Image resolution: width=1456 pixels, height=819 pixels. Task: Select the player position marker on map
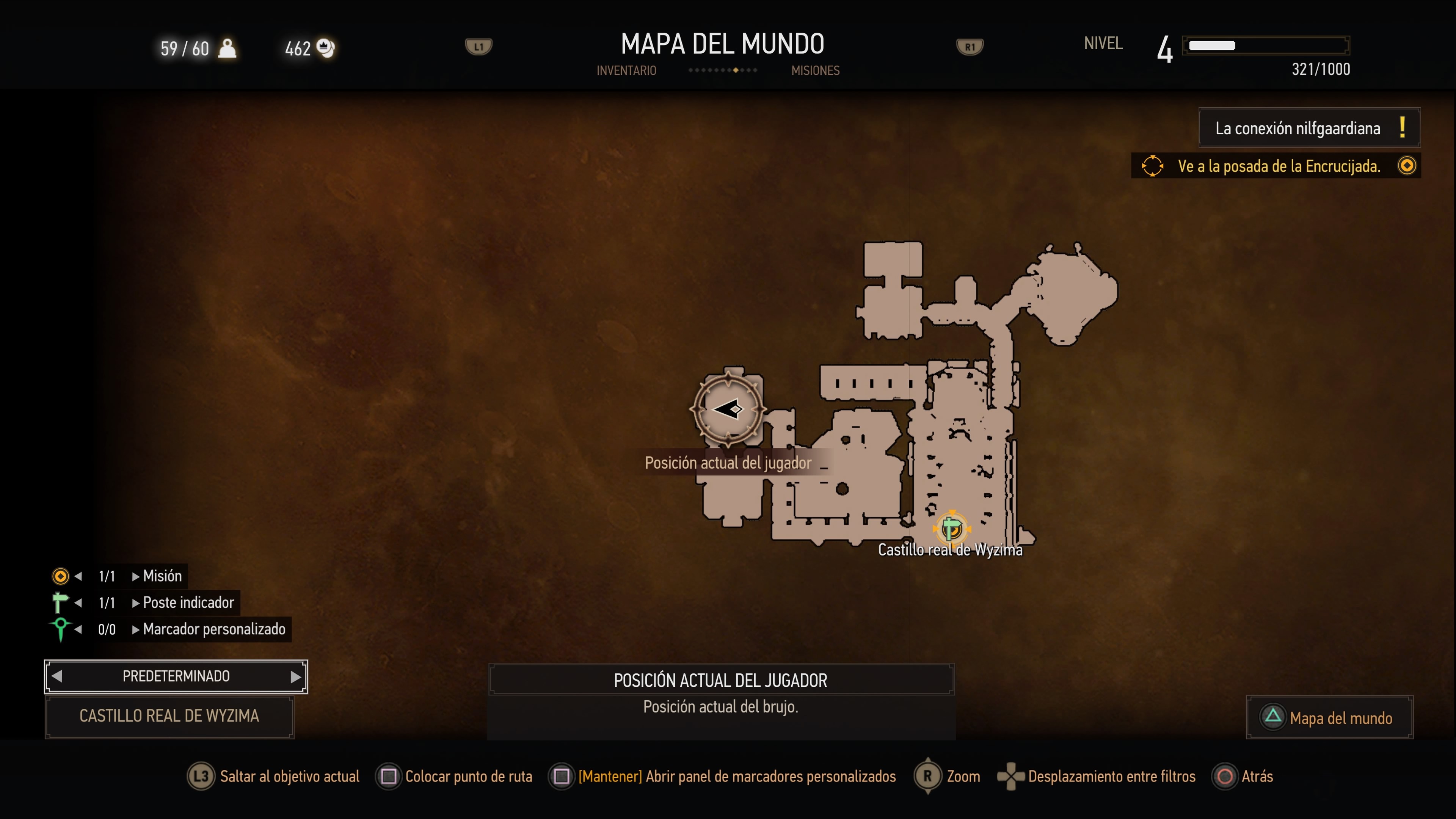pos(728,409)
